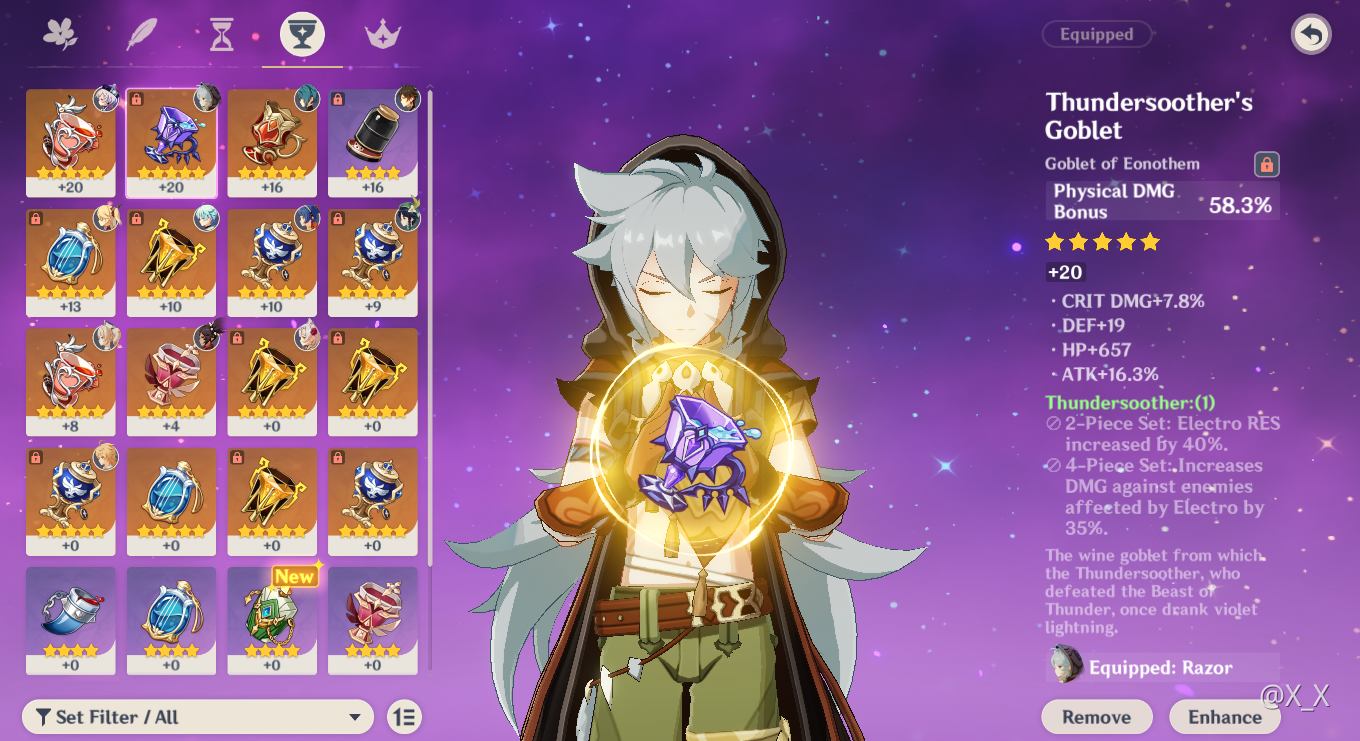The height and width of the screenshot is (741, 1360).
Task: Click the sort order list button
Action: pyautogui.click(x=404, y=717)
